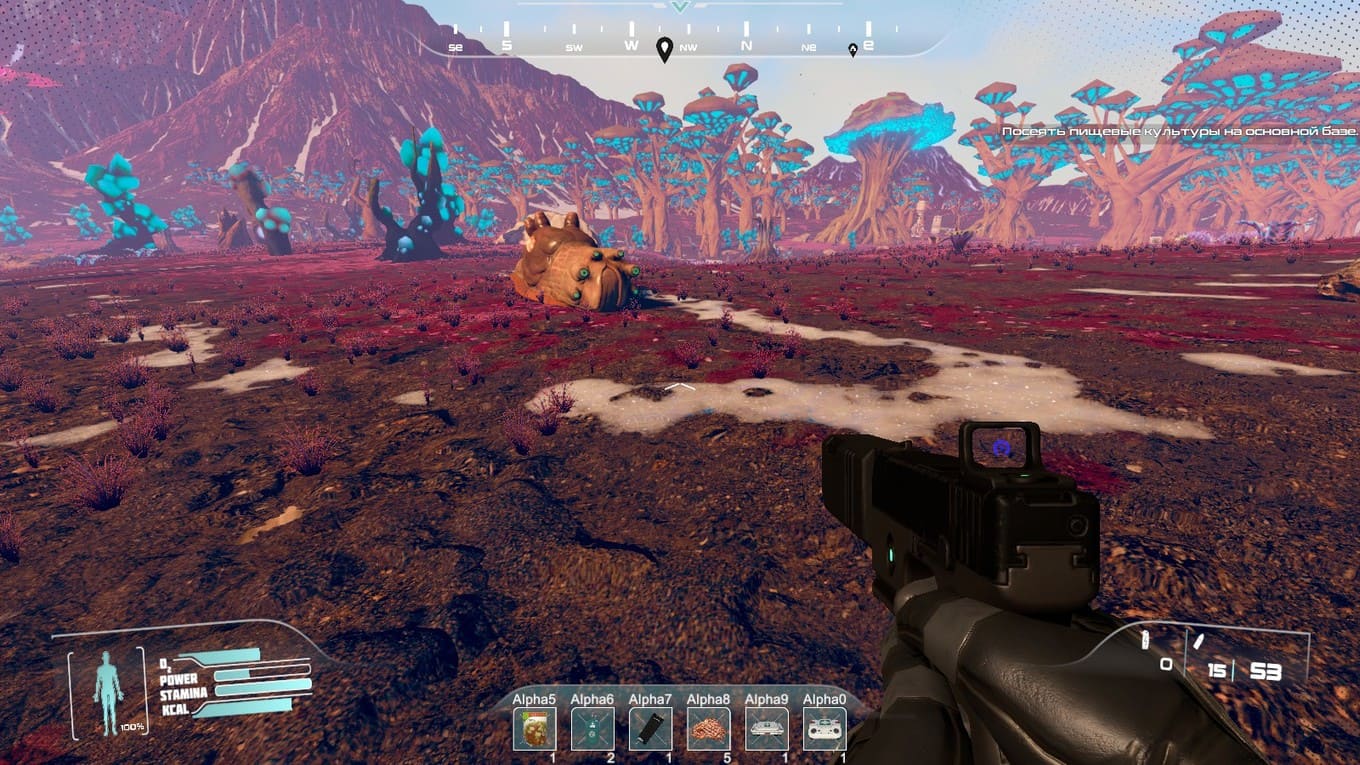The width and height of the screenshot is (1360, 765).
Task: Pick the copper ore pile in slot Alpha8
Action: click(x=708, y=729)
